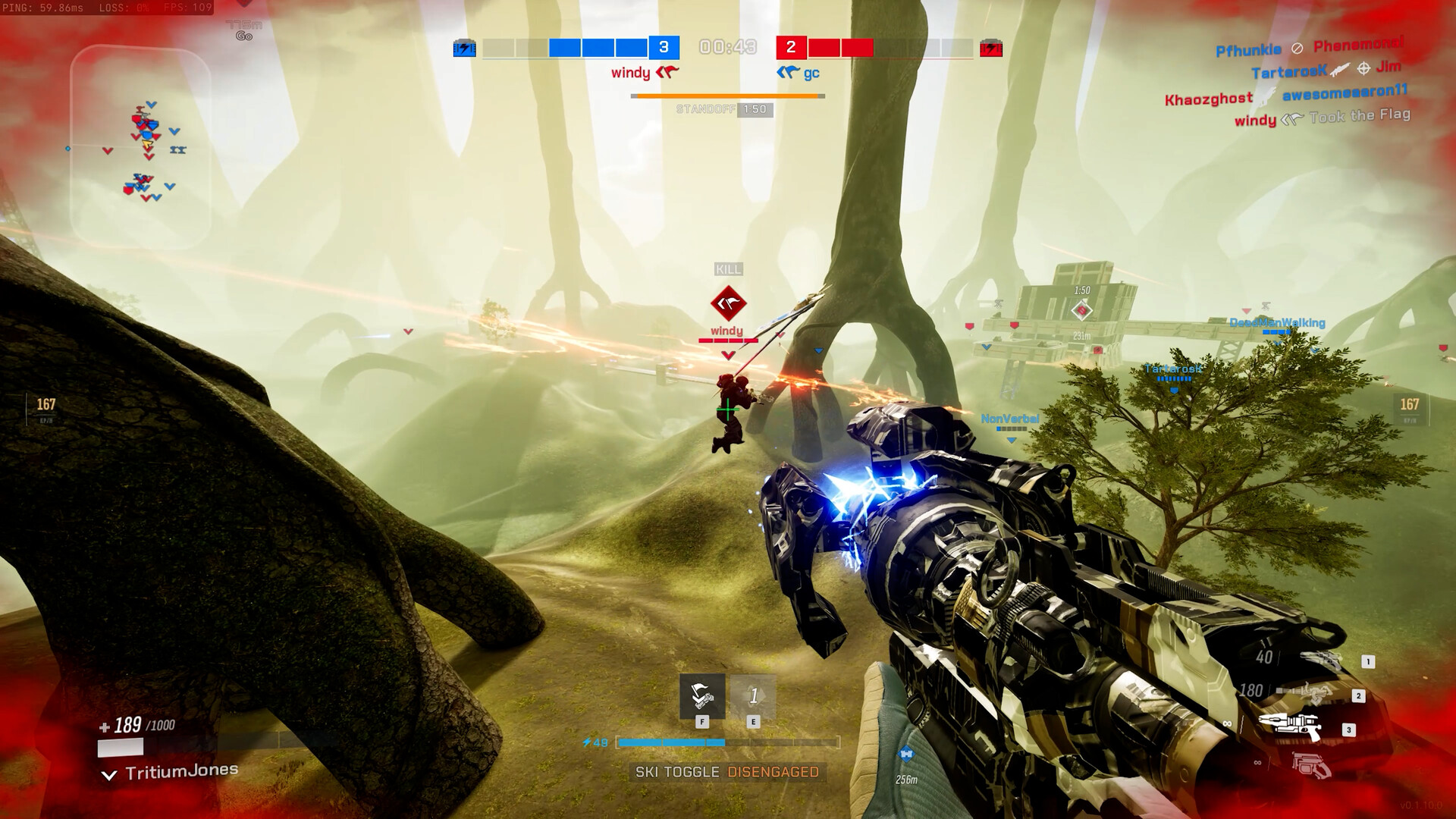Viewport: 1456px width, 819px height.
Task: Click the red team battery icon near the score
Action: [x=990, y=49]
